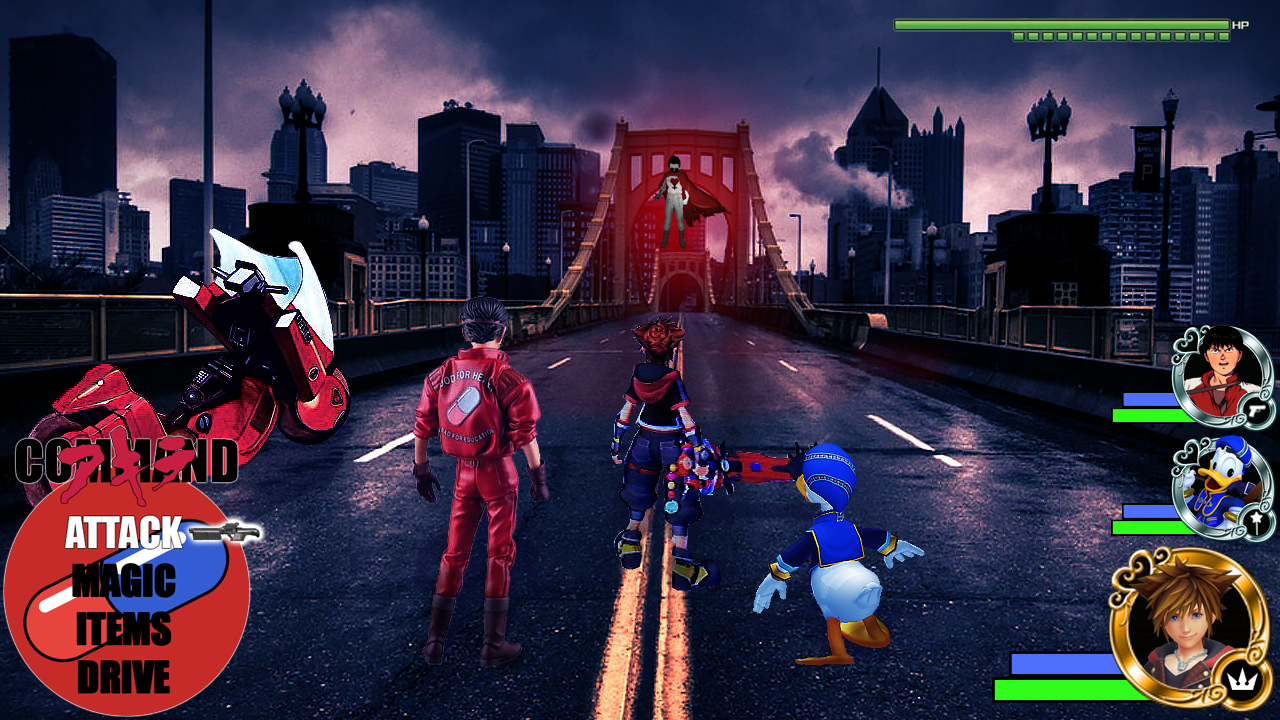Screen dimensions: 1280x720
Task: Click the capsule pill emblem behind the command list
Action: point(130,600)
